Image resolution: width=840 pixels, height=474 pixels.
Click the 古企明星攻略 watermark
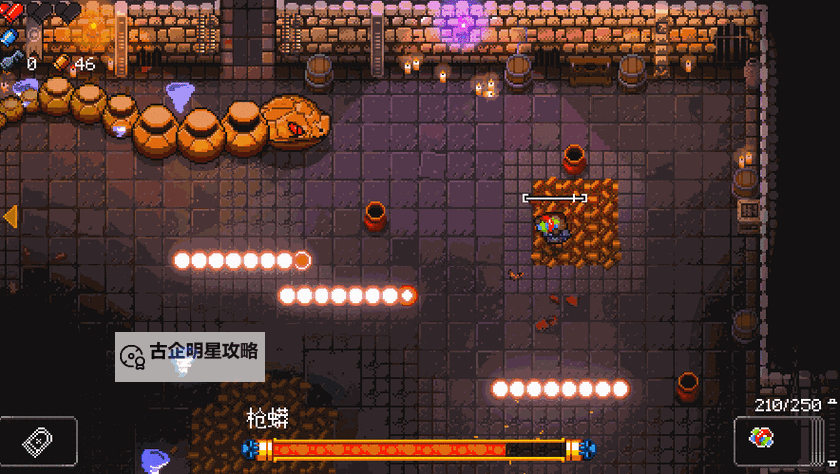[x=190, y=355]
